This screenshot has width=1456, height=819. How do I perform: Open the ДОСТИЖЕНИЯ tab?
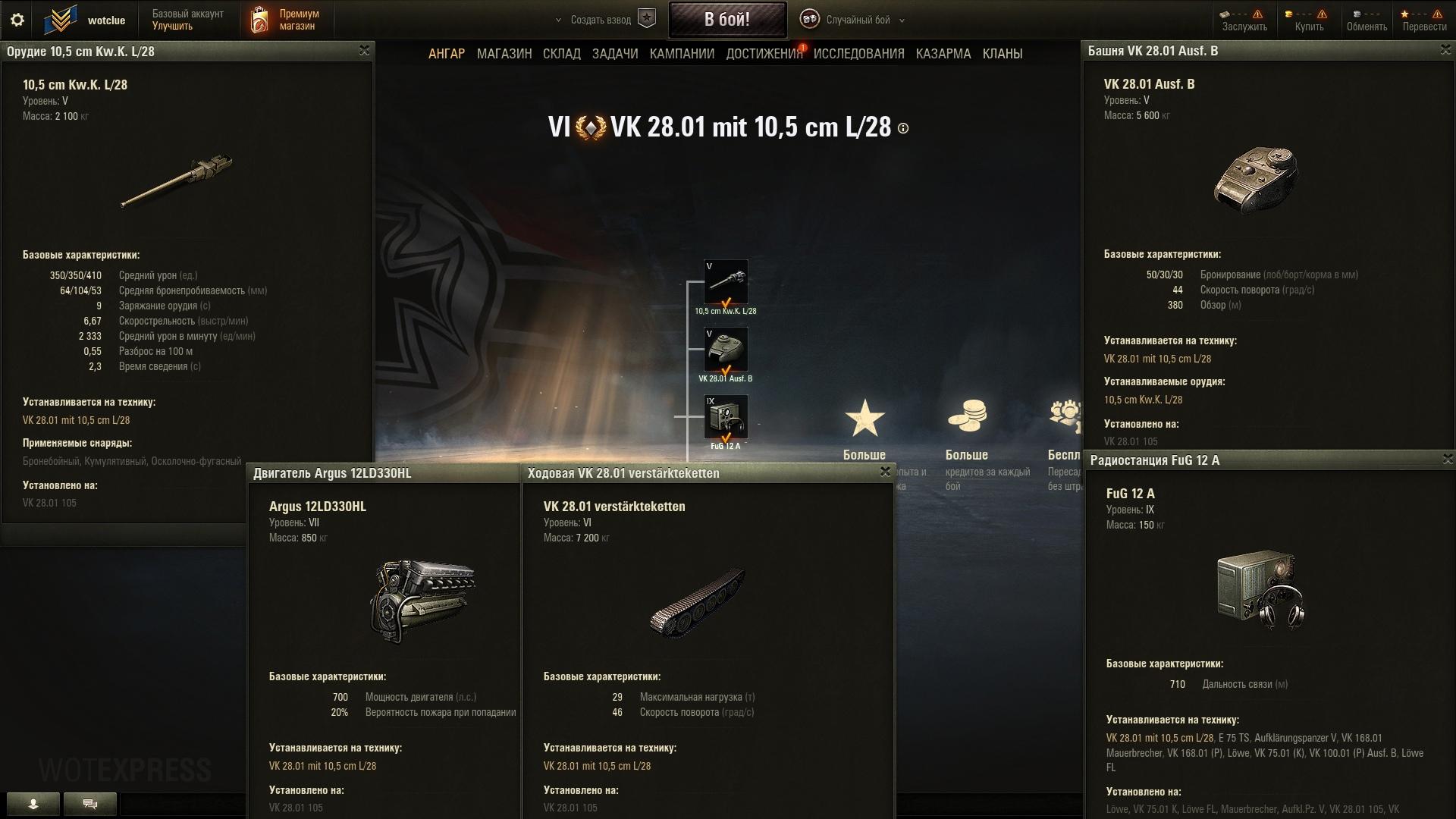pos(764,54)
